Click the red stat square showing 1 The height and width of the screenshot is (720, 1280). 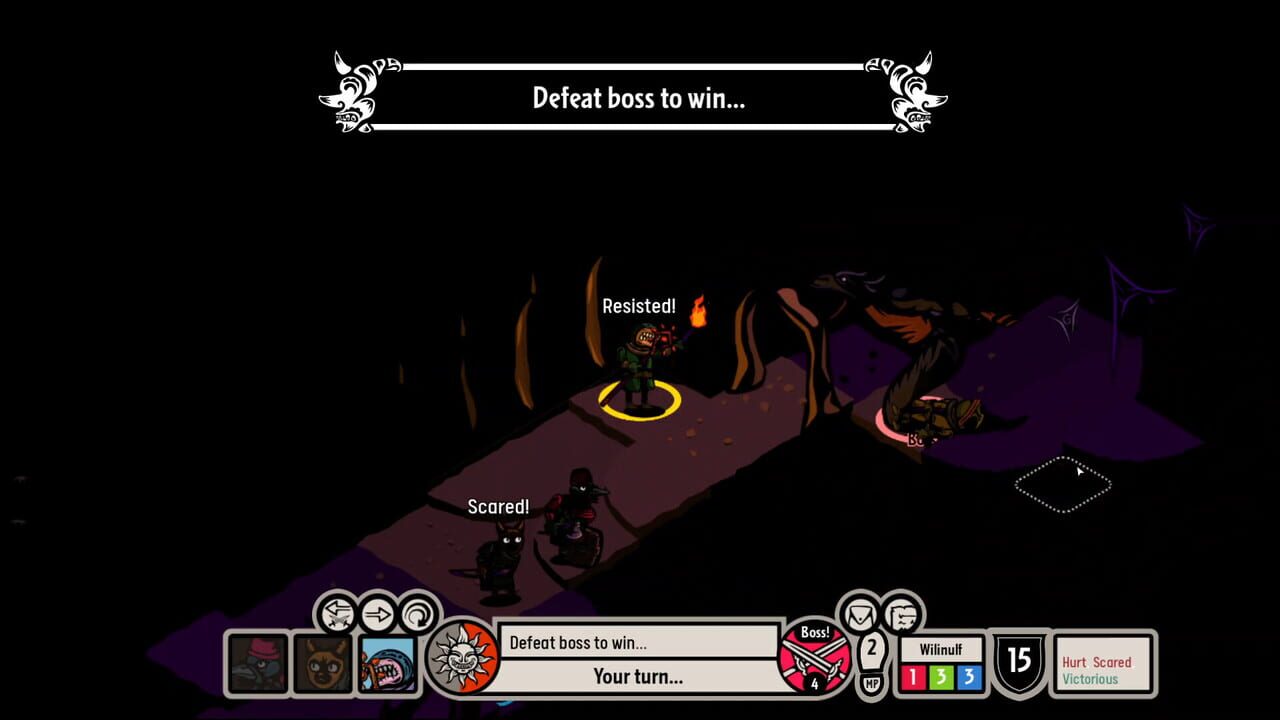coord(912,678)
